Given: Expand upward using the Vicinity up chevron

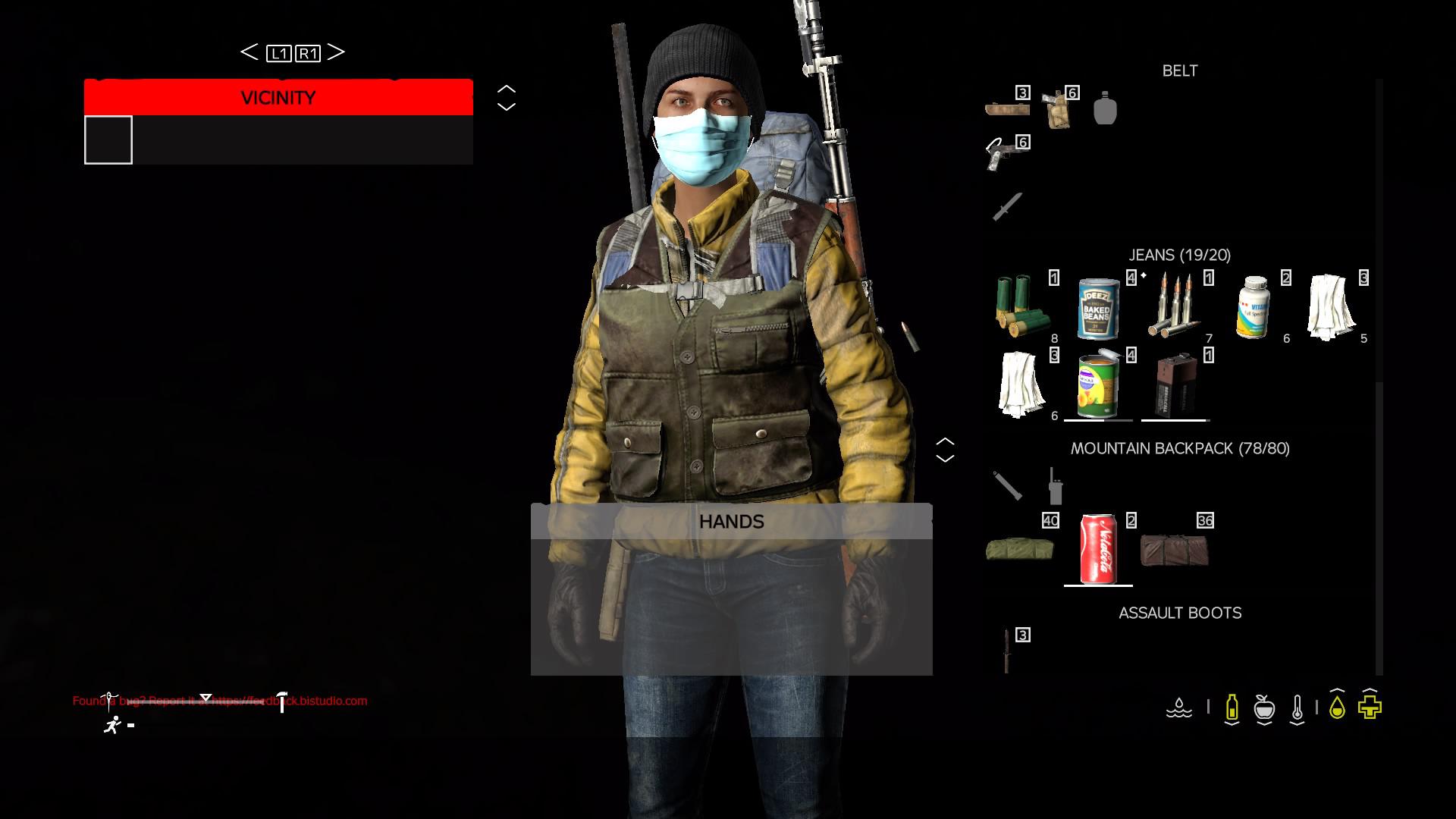Looking at the screenshot, I should [x=505, y=89].
